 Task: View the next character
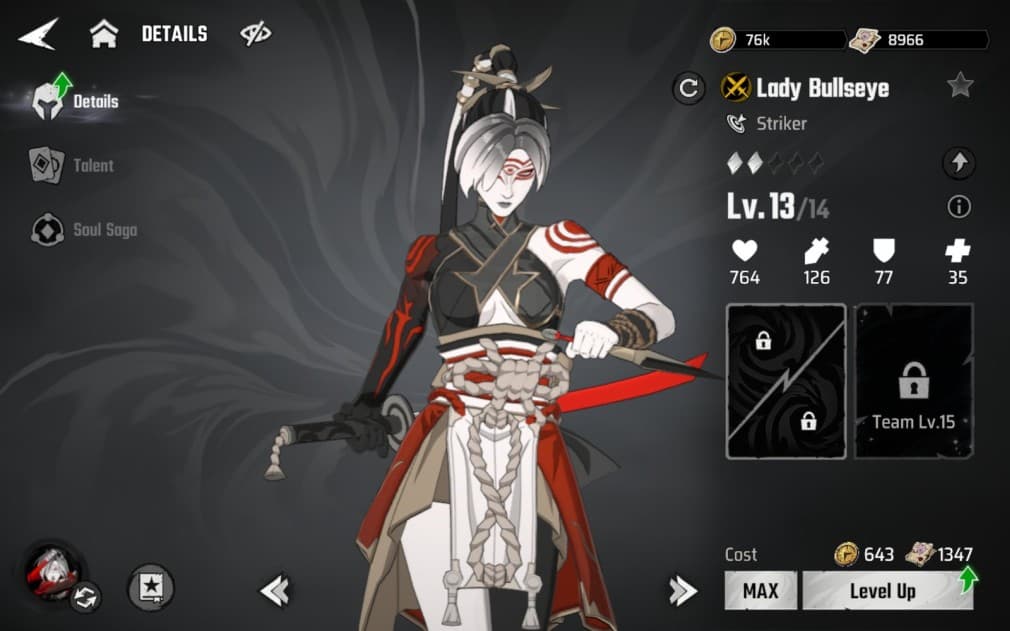[682, 591]
